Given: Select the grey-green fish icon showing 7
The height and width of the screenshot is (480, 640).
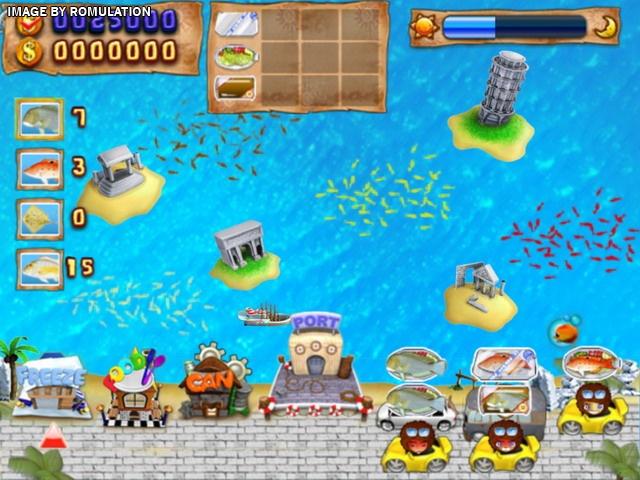Looking at the screenshot, I should click(x=39, y=118).
